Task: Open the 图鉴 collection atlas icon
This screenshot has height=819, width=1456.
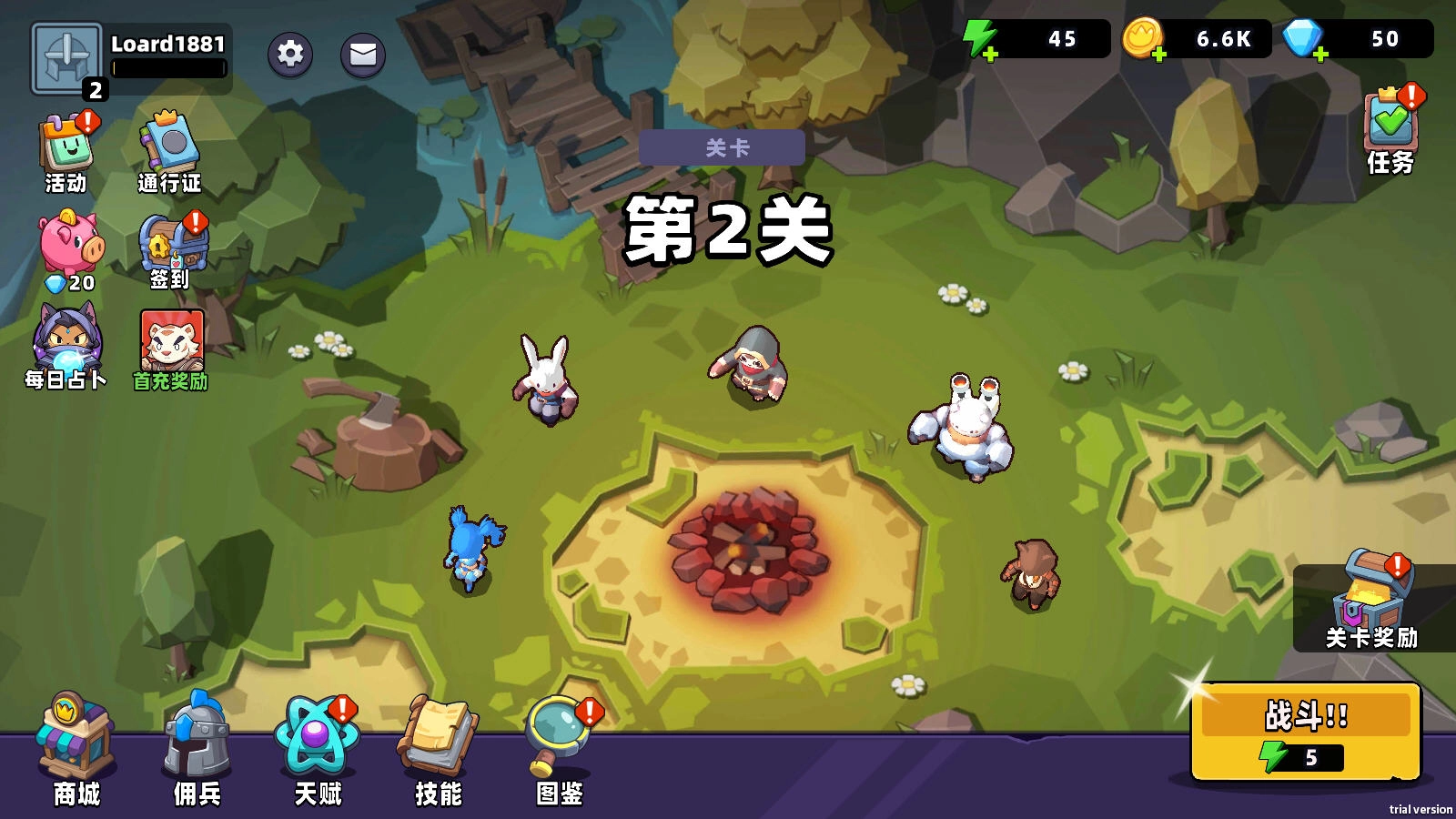Action: (x=557, y=737)
